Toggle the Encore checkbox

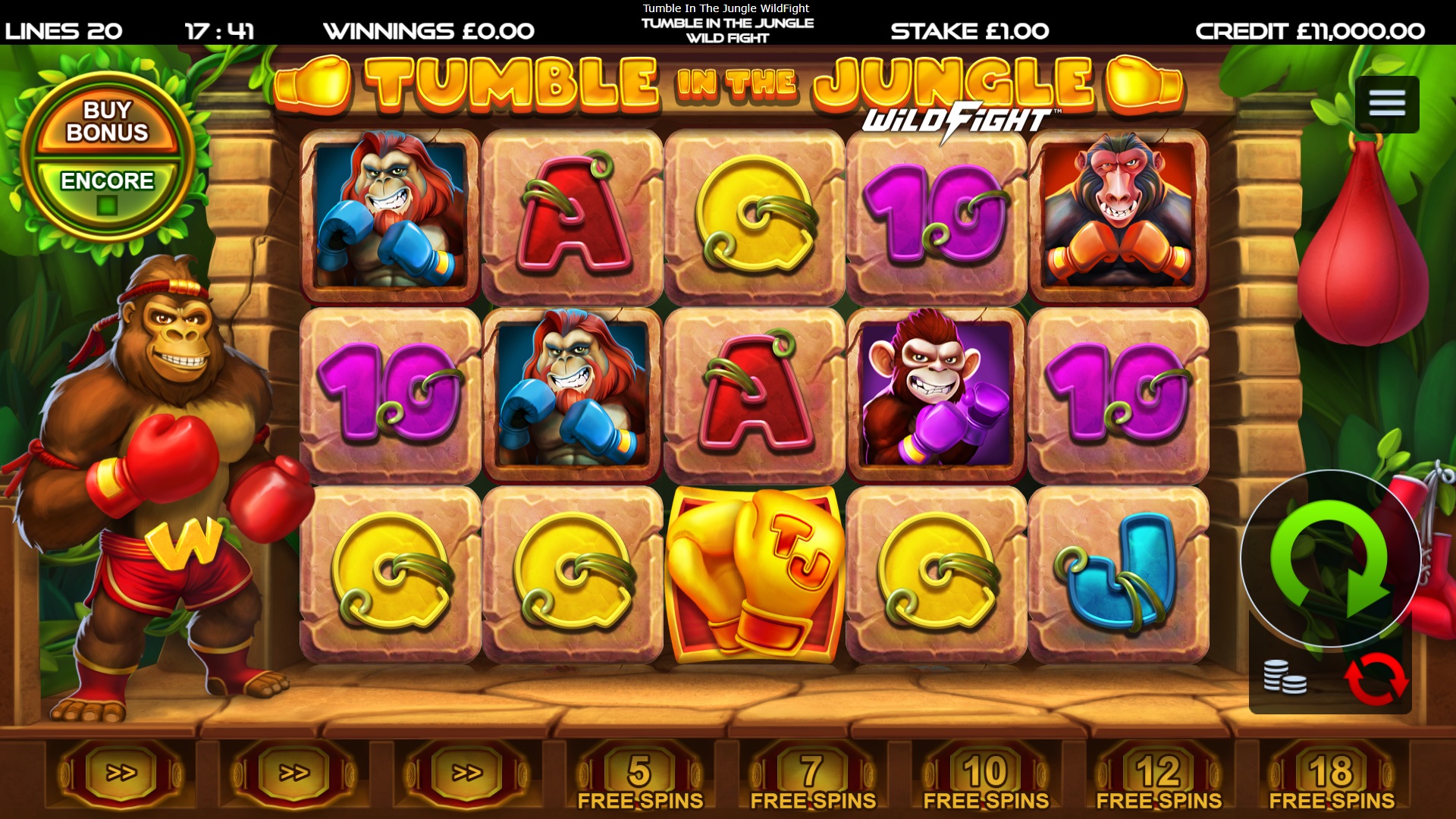coord(107,204)
